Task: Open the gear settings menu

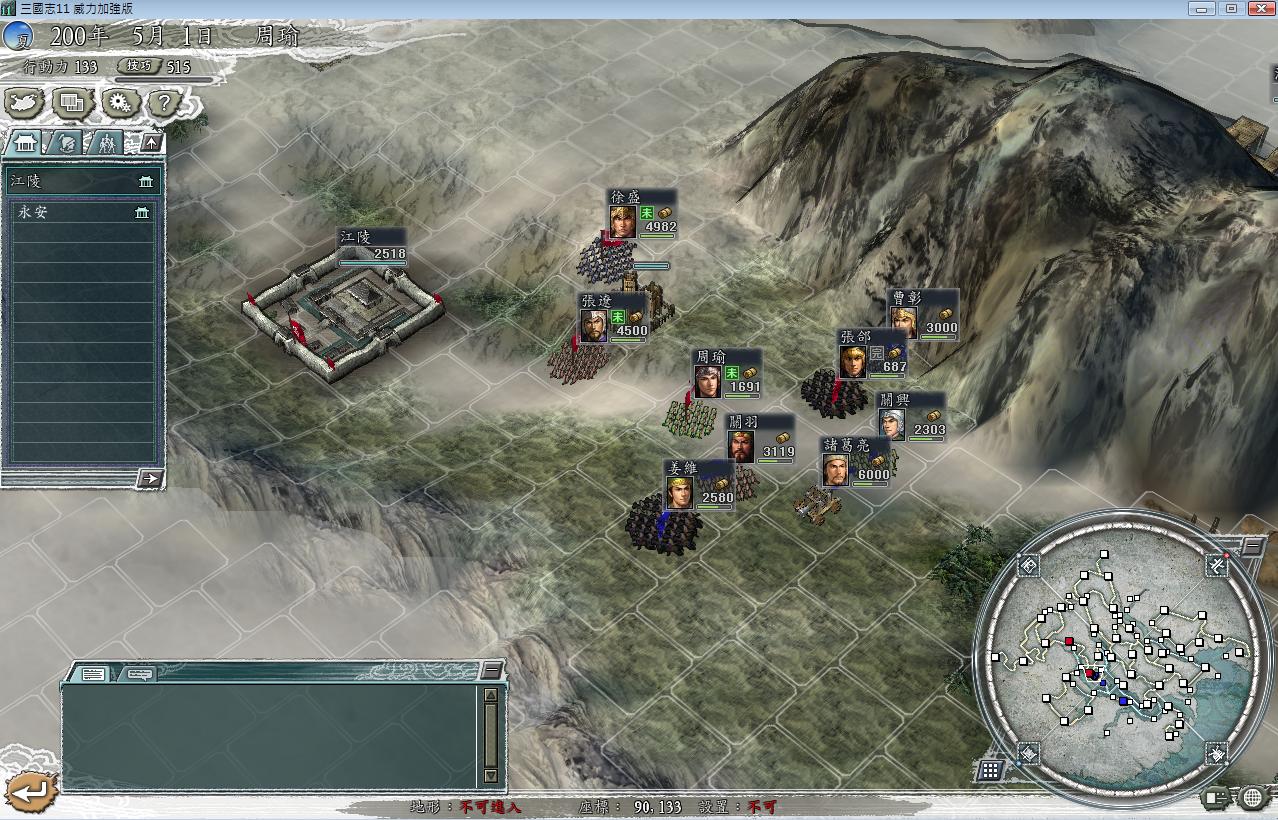Action: (x=120, y=102)
